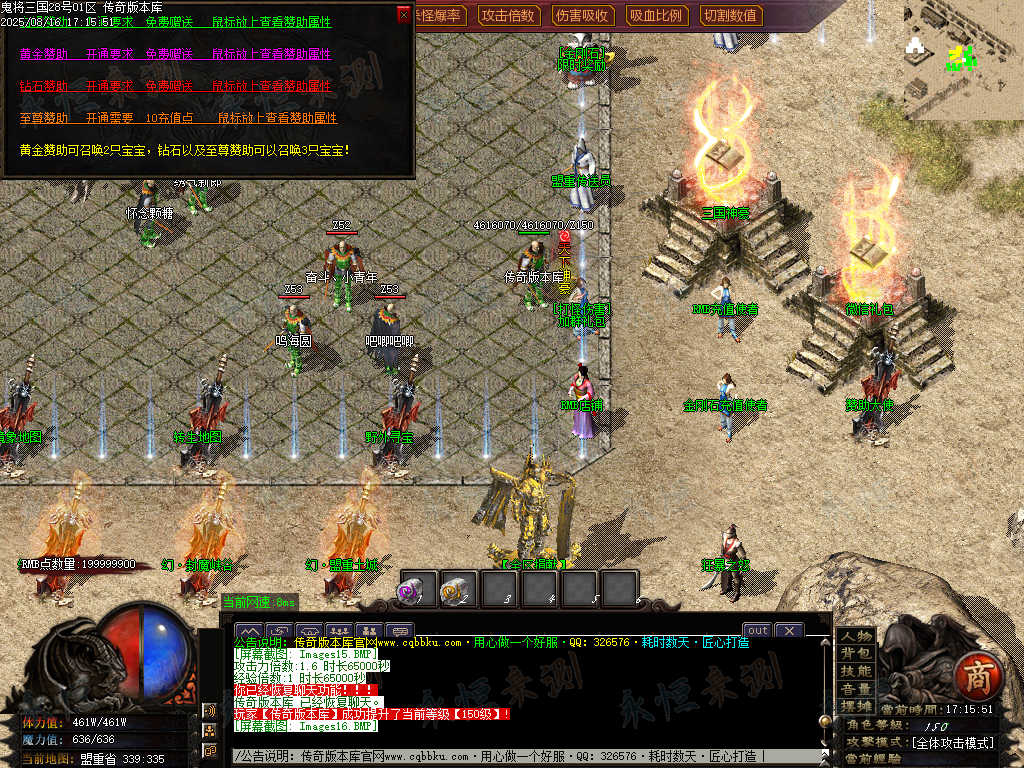Click the 黄金赞助 sponsorship row
The height and width of the screenshot is (768, 1024).
[x=175, y=54]
